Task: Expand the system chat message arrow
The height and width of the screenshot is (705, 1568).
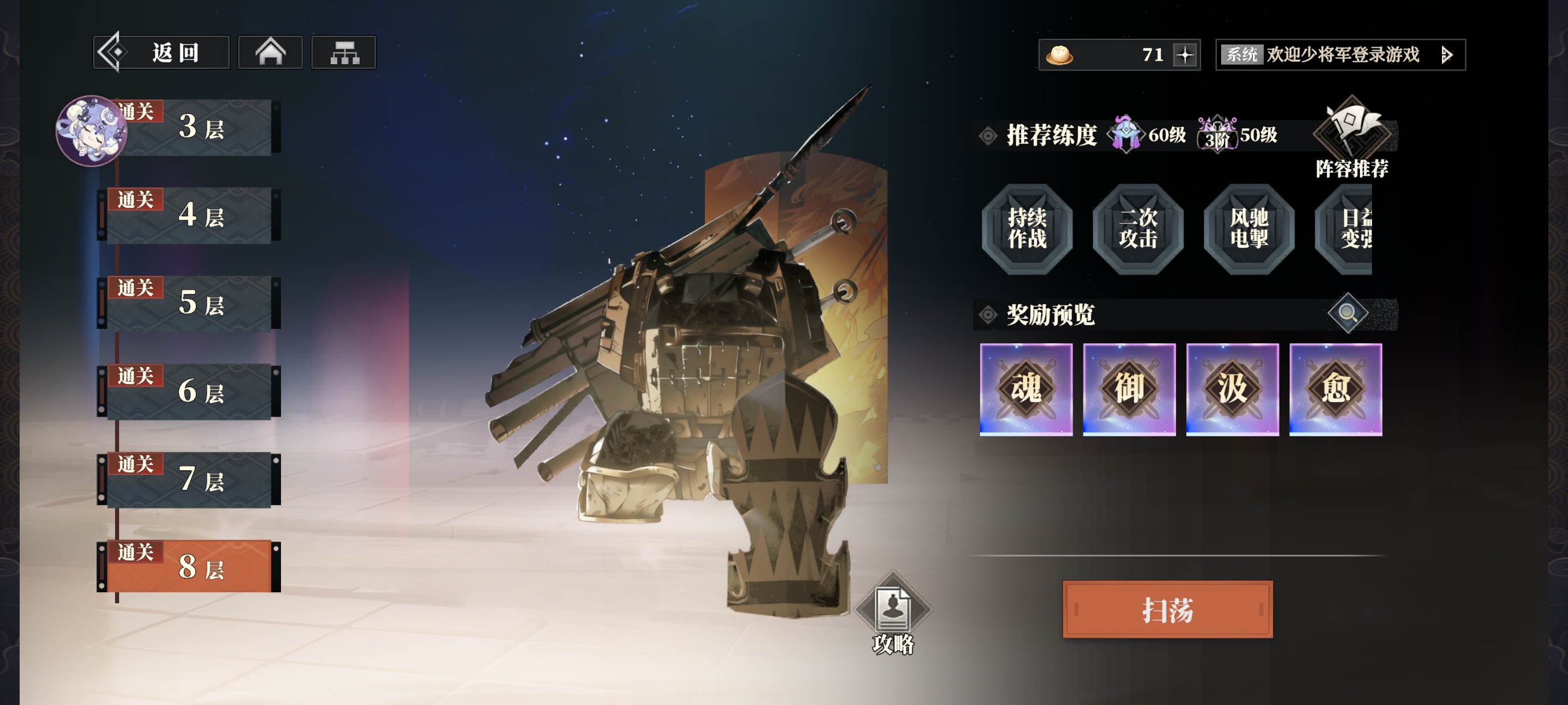Action: [1447, 55]
